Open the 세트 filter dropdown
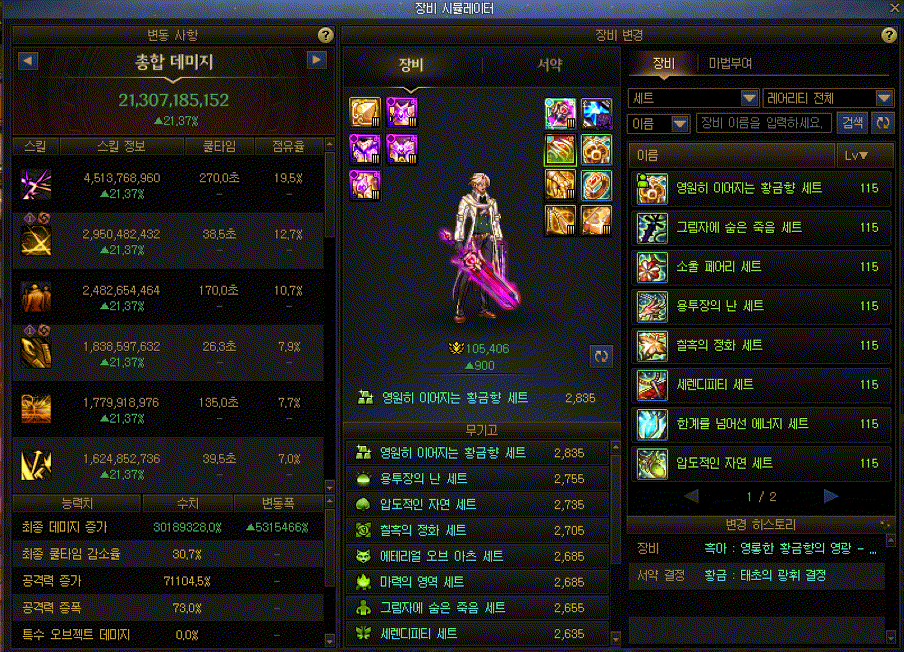This screenshot has height=652, width=904. pos(693,98)
